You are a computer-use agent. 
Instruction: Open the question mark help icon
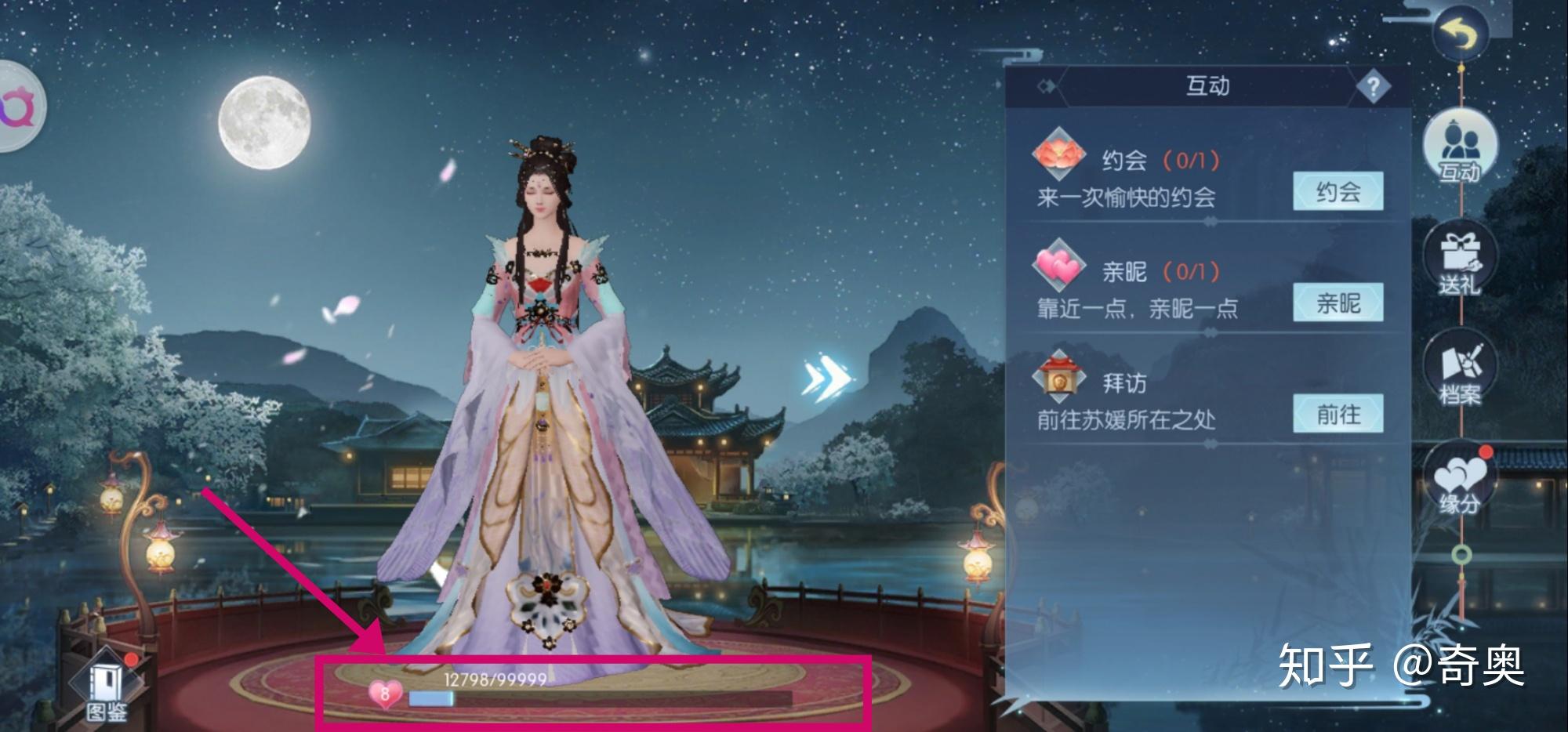click(x=1373, y=86)
